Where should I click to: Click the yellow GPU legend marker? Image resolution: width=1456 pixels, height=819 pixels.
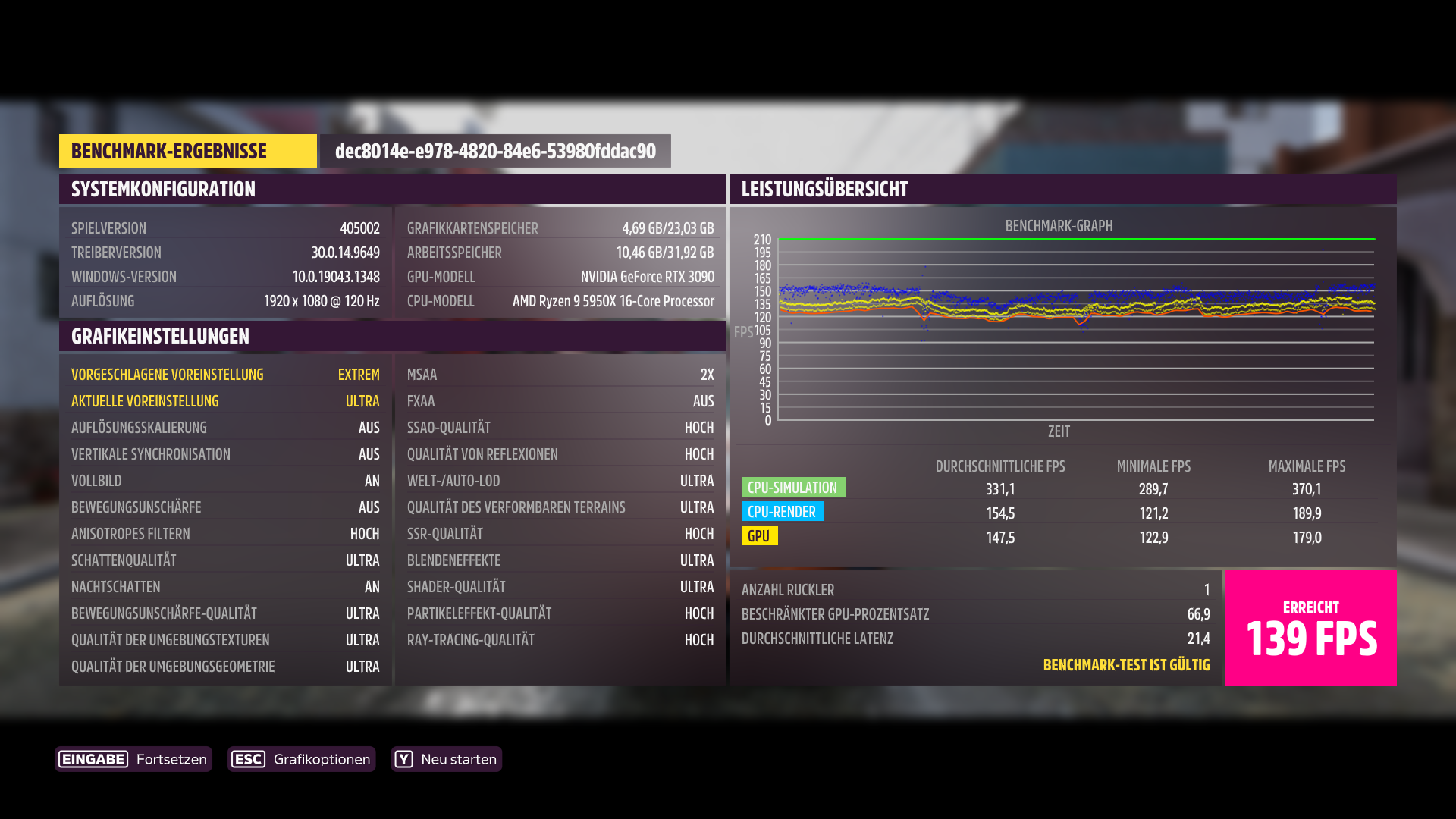point(761,536)
